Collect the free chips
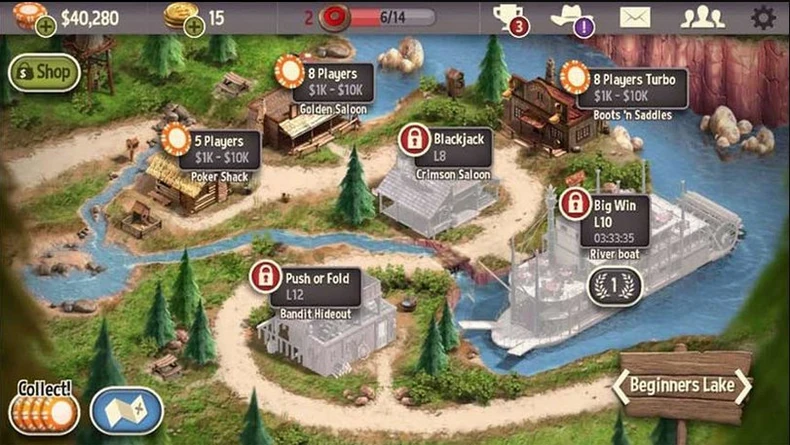Screen dimensions: 790x445 click(44, 408)
